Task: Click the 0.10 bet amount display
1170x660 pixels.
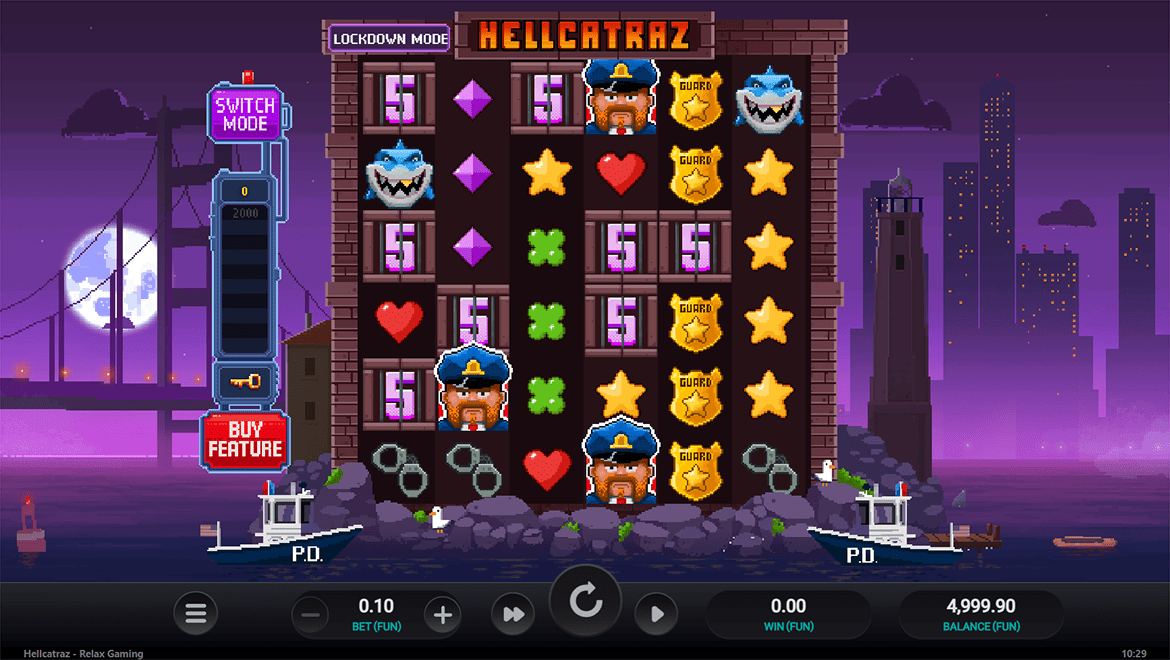Action: pyautogui.click(x=376, y=606)
